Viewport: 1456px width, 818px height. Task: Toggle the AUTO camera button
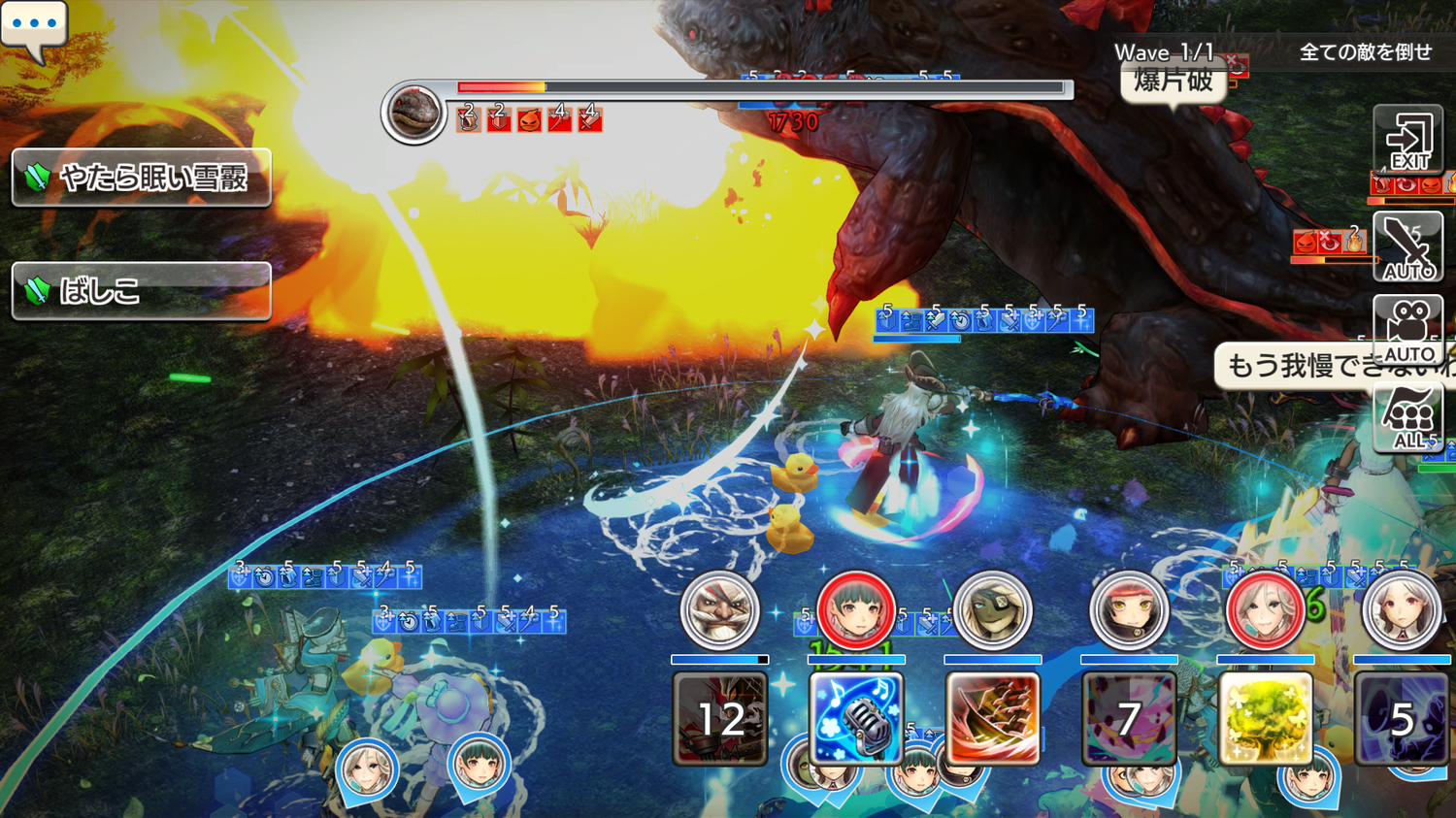tap(1408, 330)
